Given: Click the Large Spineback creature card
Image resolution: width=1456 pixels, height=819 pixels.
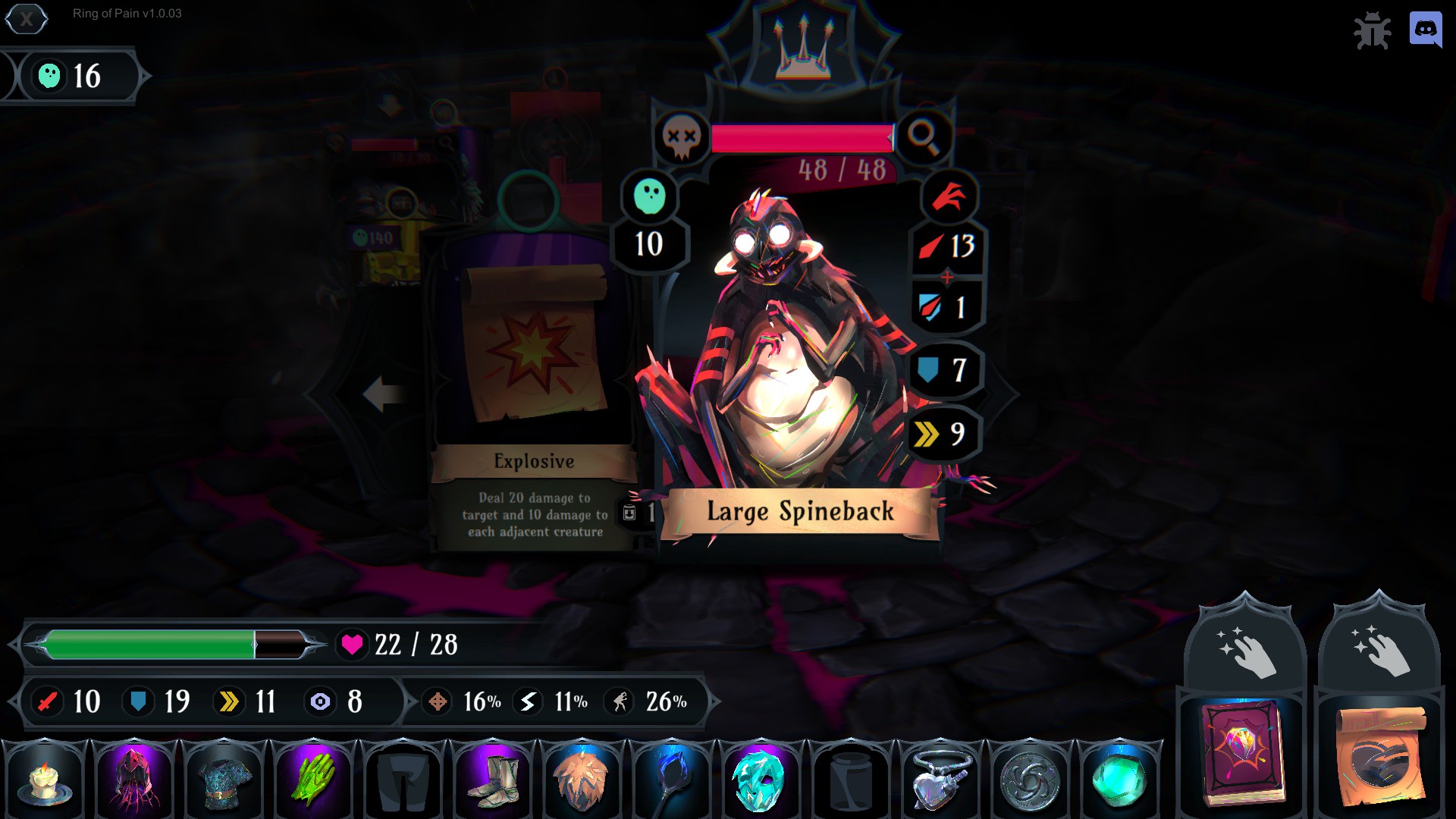Looking at the screenshot, I should [x=796, y=341].
